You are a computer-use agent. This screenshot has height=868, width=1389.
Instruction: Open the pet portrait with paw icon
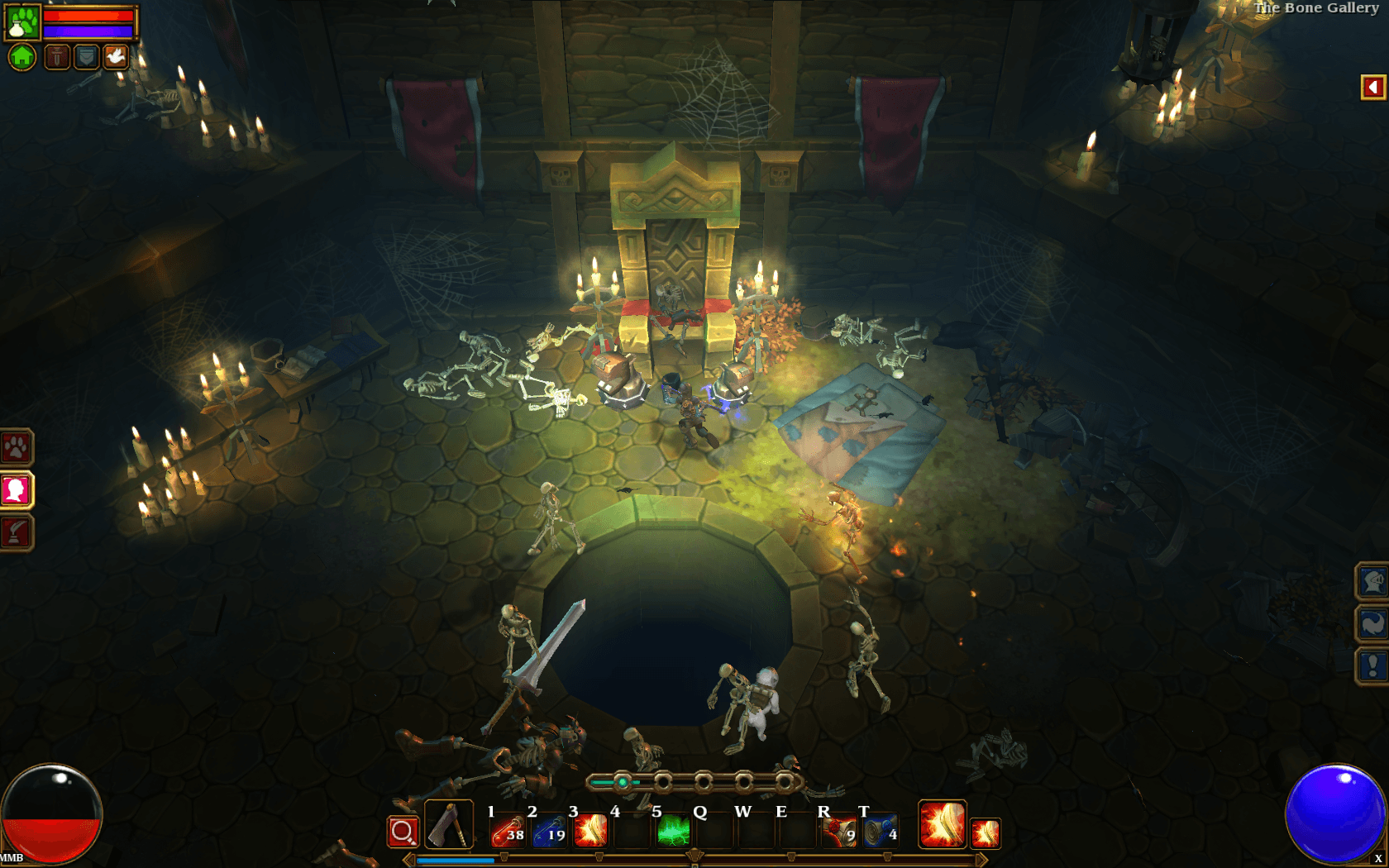22,22
